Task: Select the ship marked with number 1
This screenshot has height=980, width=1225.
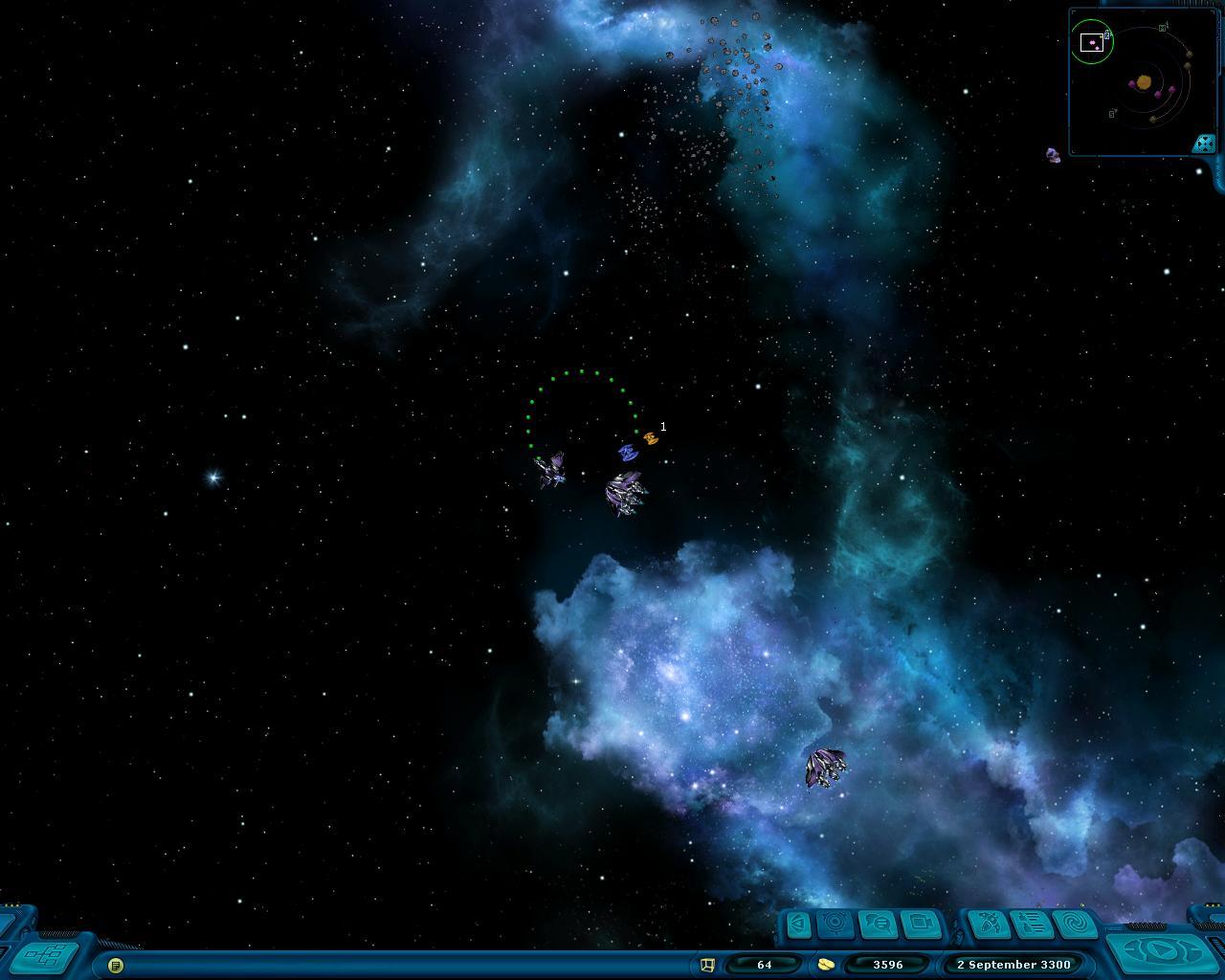Action: point(651,438)
